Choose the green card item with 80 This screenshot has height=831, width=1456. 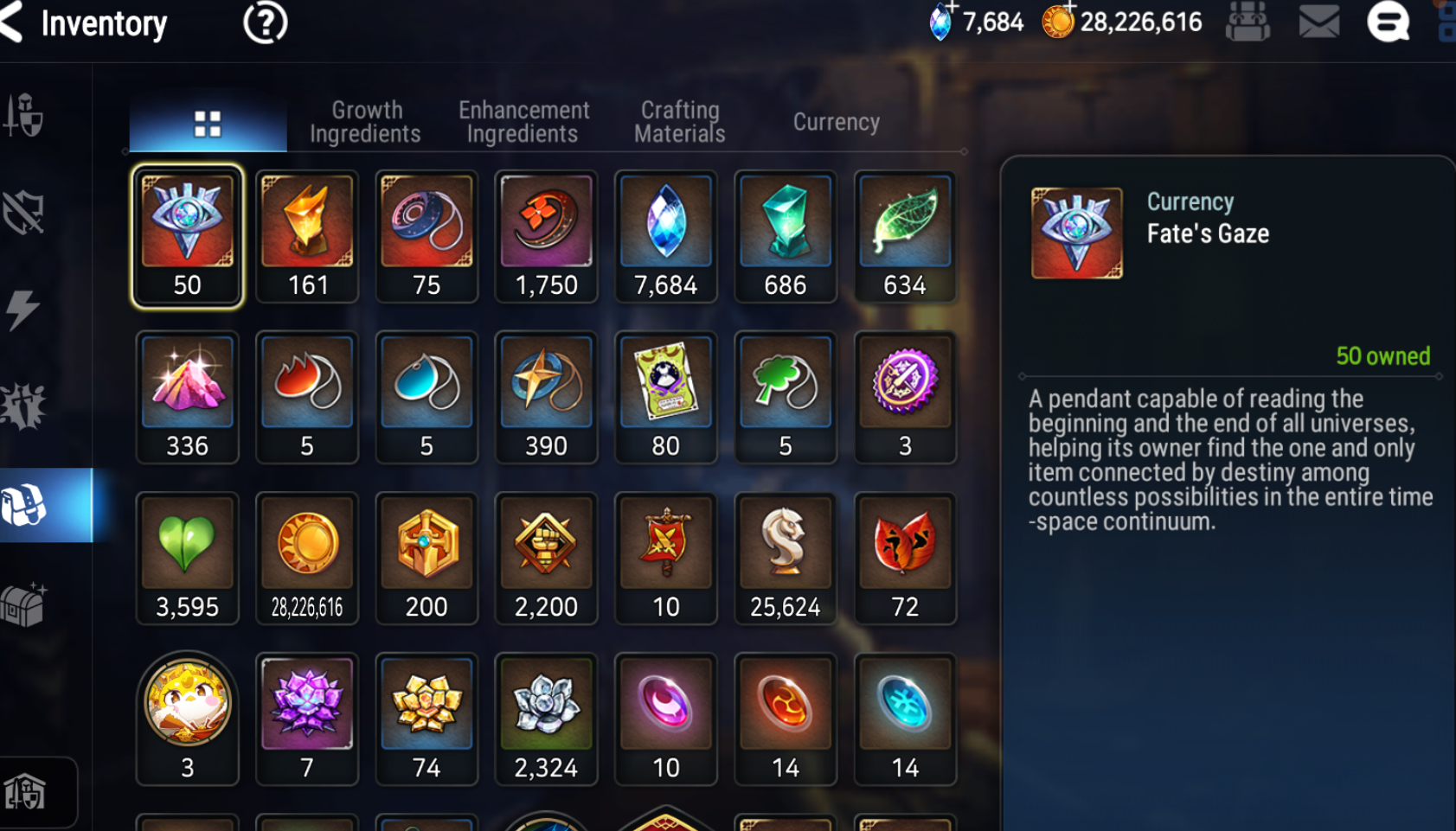pos(665,397)
